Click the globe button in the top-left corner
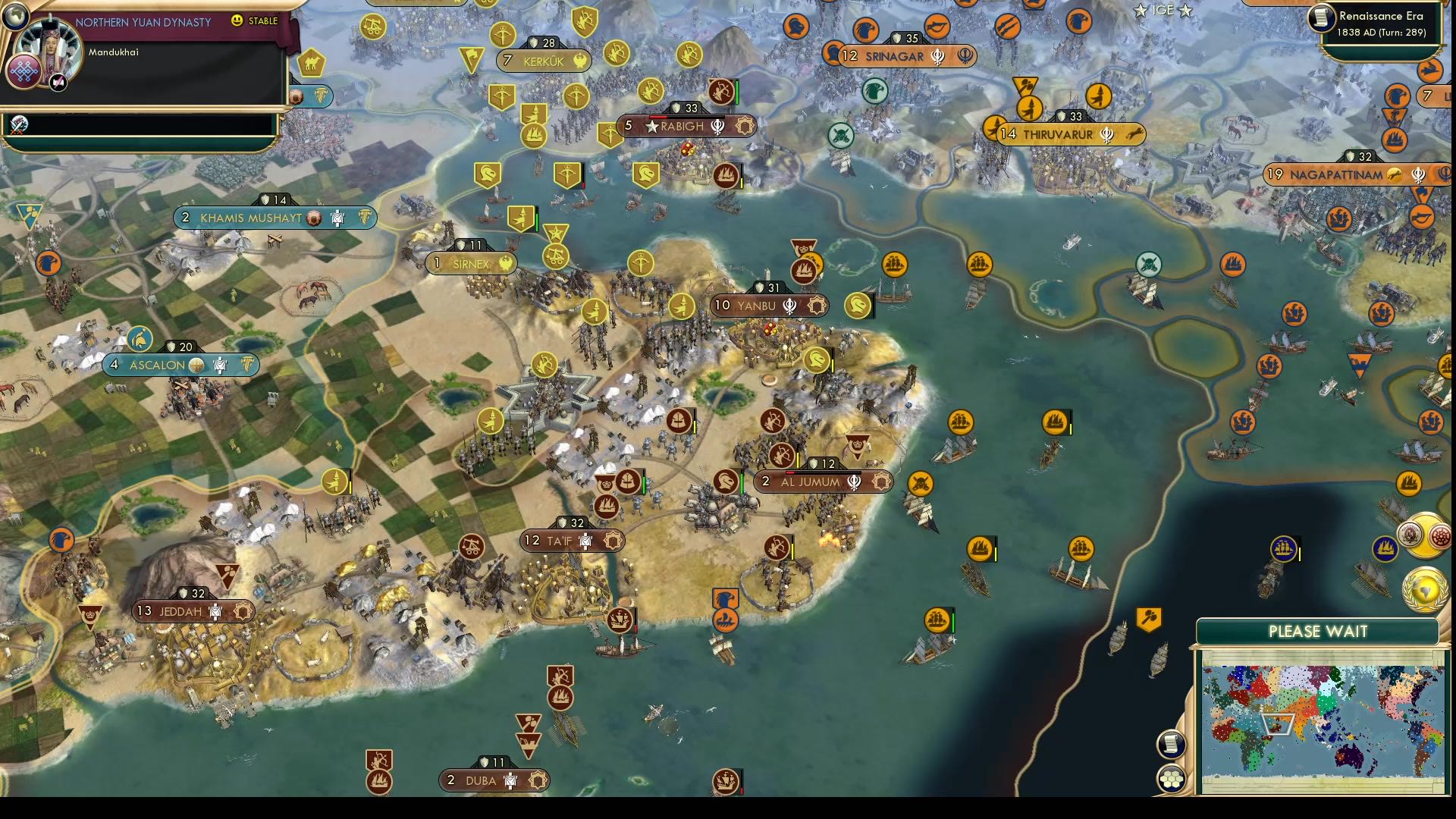This screenshot has height=819, width=1456. [x=15, y=15]
